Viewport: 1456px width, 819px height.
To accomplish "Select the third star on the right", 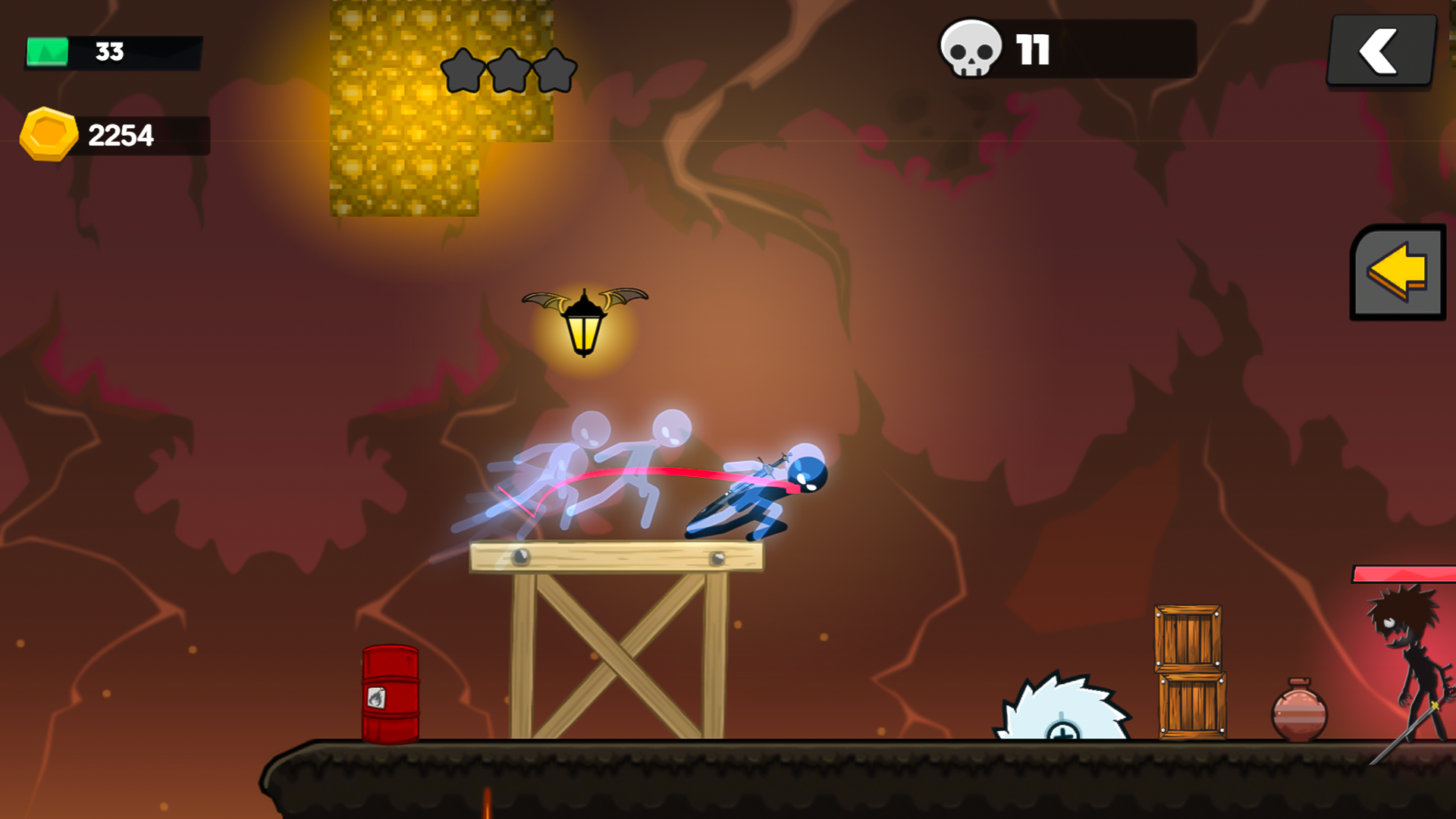I will pos(556,71).
